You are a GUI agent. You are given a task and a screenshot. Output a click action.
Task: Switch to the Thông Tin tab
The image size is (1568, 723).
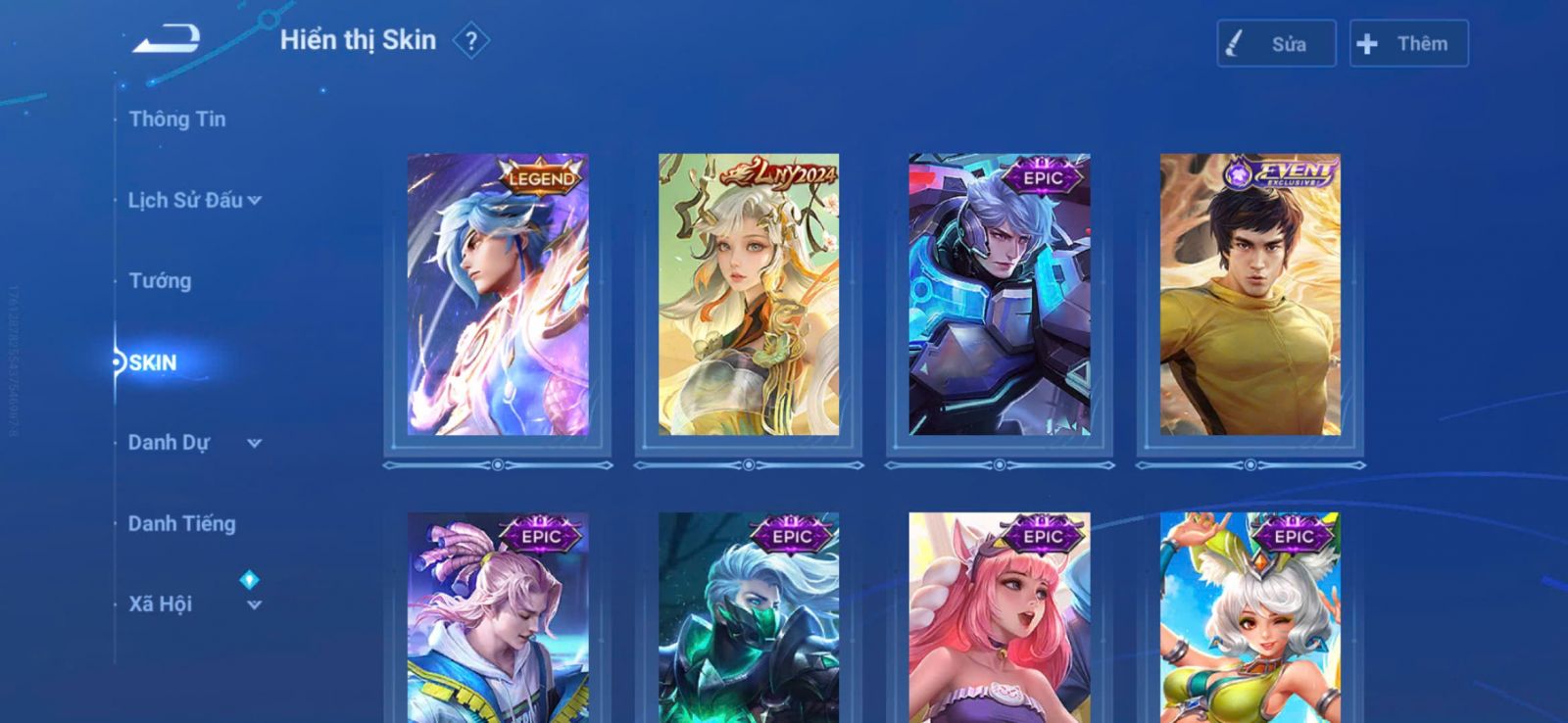coord(177,120)
